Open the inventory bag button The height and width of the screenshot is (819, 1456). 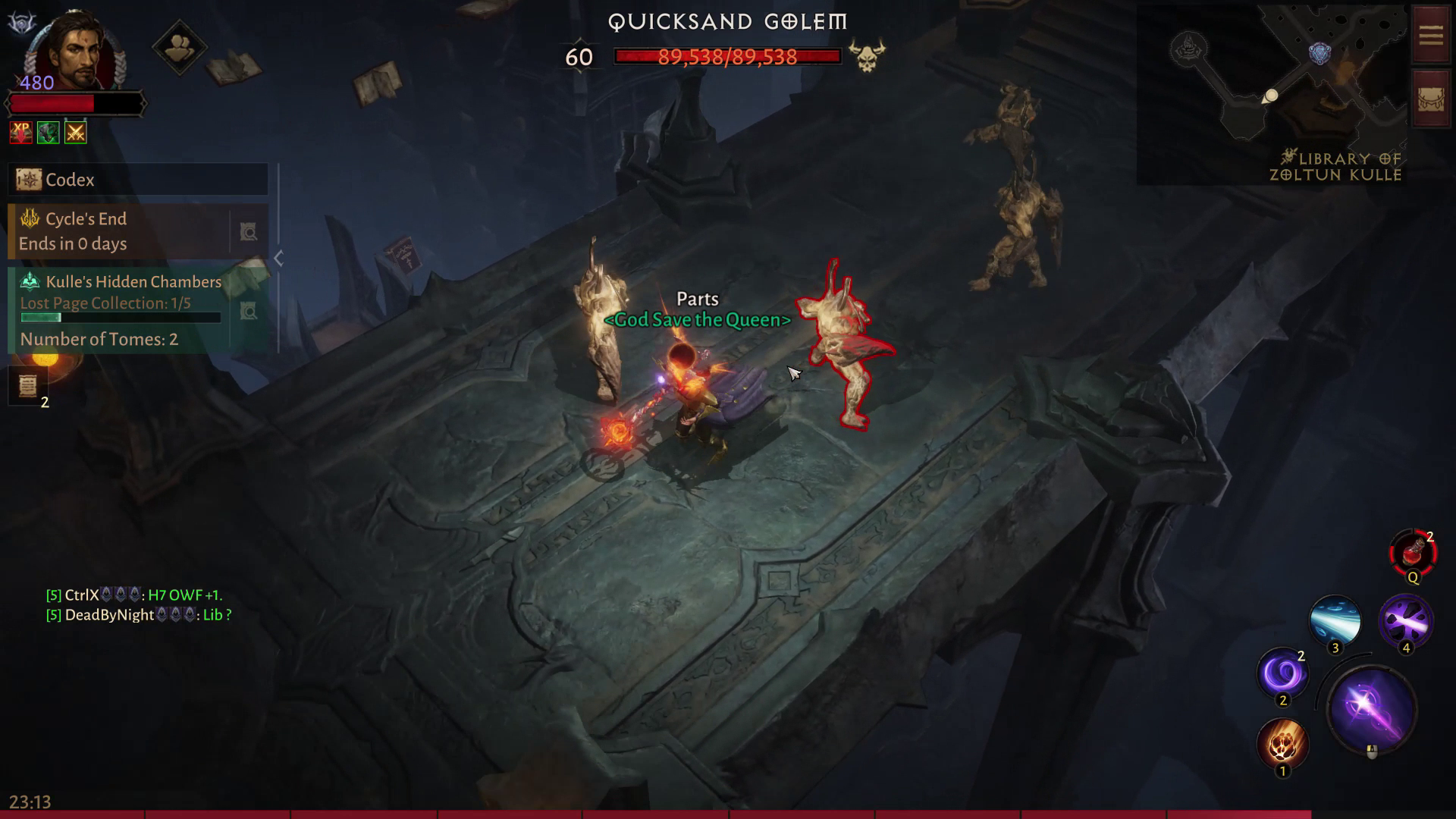point(1430,100)
